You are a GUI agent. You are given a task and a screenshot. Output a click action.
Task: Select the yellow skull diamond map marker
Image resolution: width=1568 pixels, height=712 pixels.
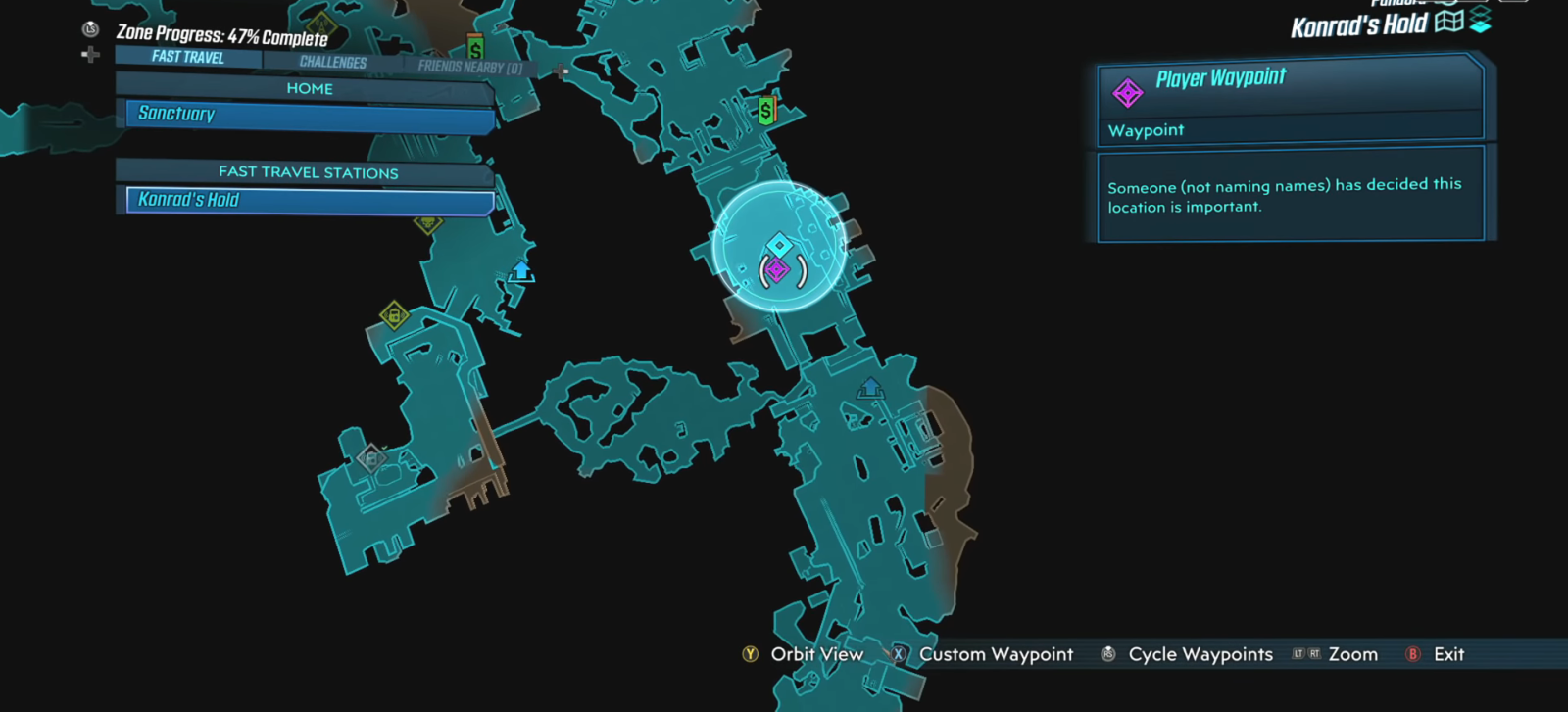(428, 223)
